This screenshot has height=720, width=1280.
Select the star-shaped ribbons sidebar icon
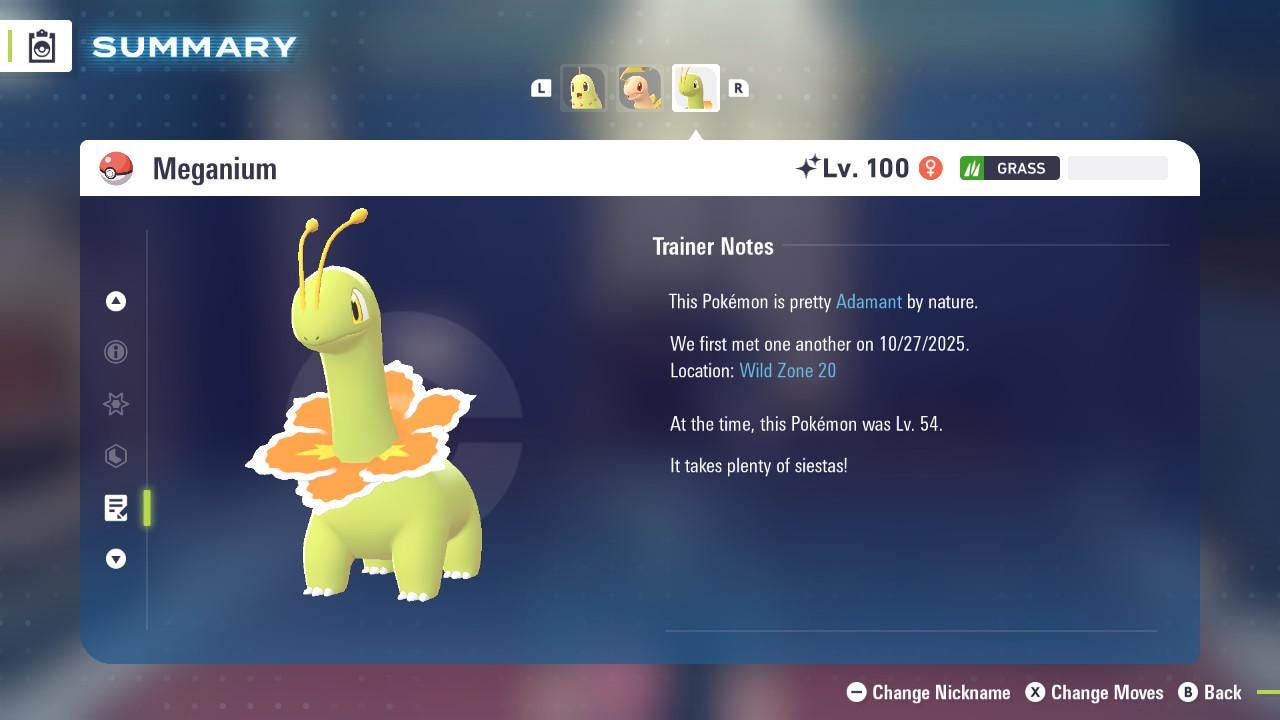(116, 404)
